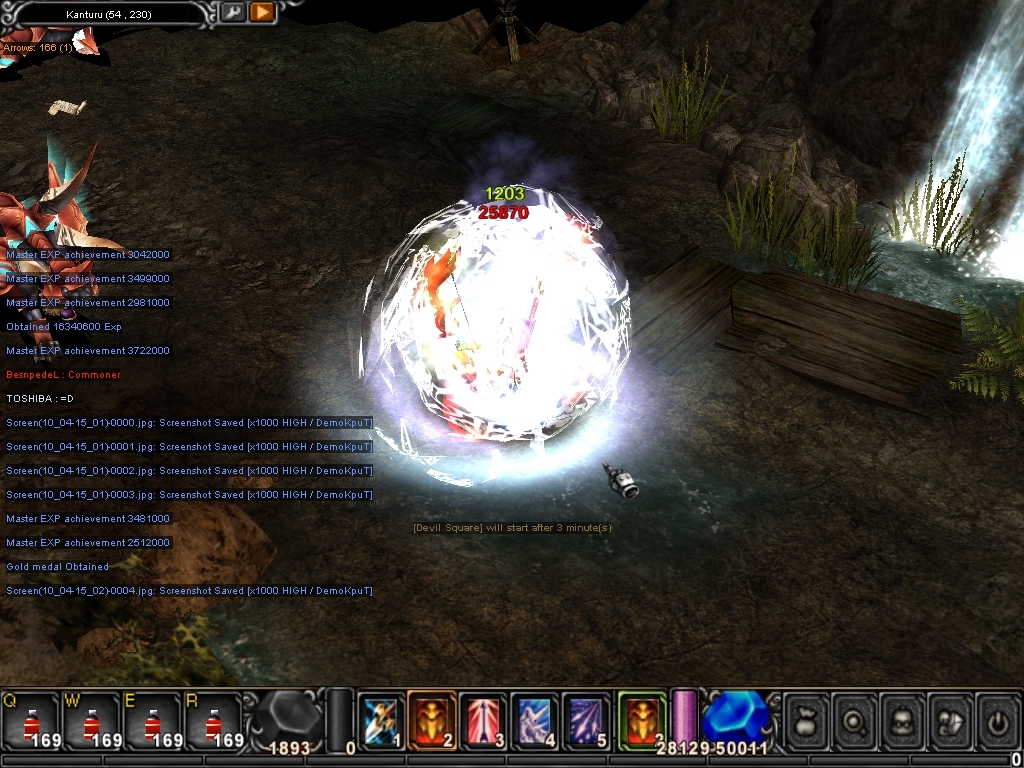Activate the red skill in slot 3
This screenshot has width=1024, height=768.
[x=483, y=720]
